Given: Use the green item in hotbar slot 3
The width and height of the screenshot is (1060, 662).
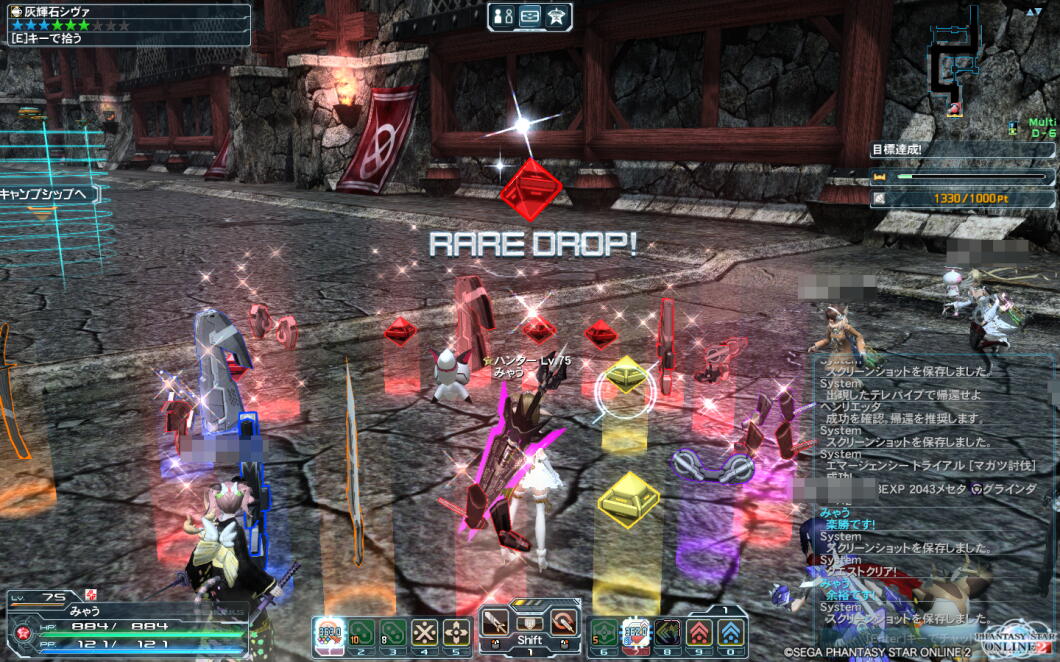Looking at the screenshot, I should pyautogui.click(x=394, y=633).
